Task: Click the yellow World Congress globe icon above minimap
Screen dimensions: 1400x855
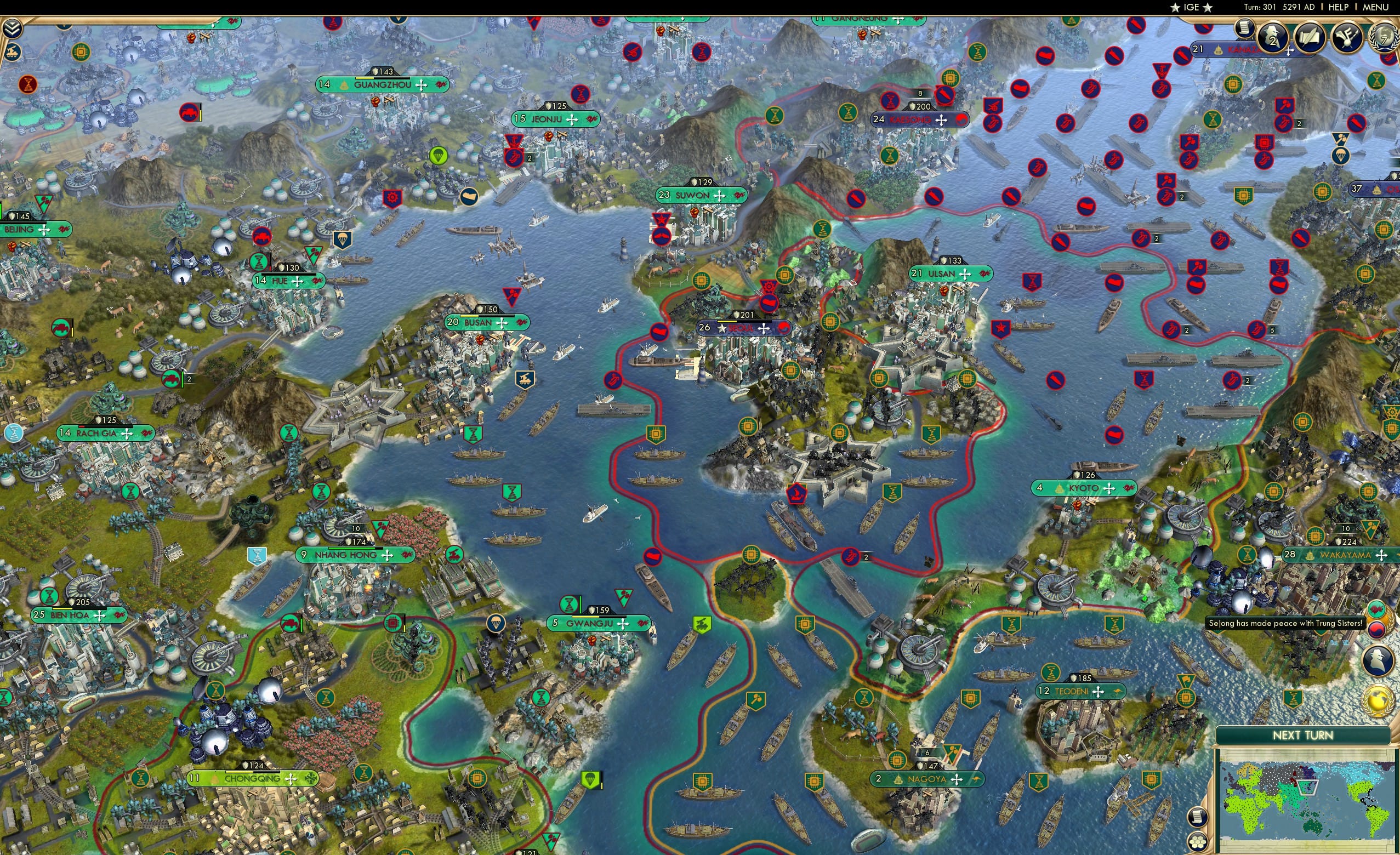Action: tap(1378, 700)
